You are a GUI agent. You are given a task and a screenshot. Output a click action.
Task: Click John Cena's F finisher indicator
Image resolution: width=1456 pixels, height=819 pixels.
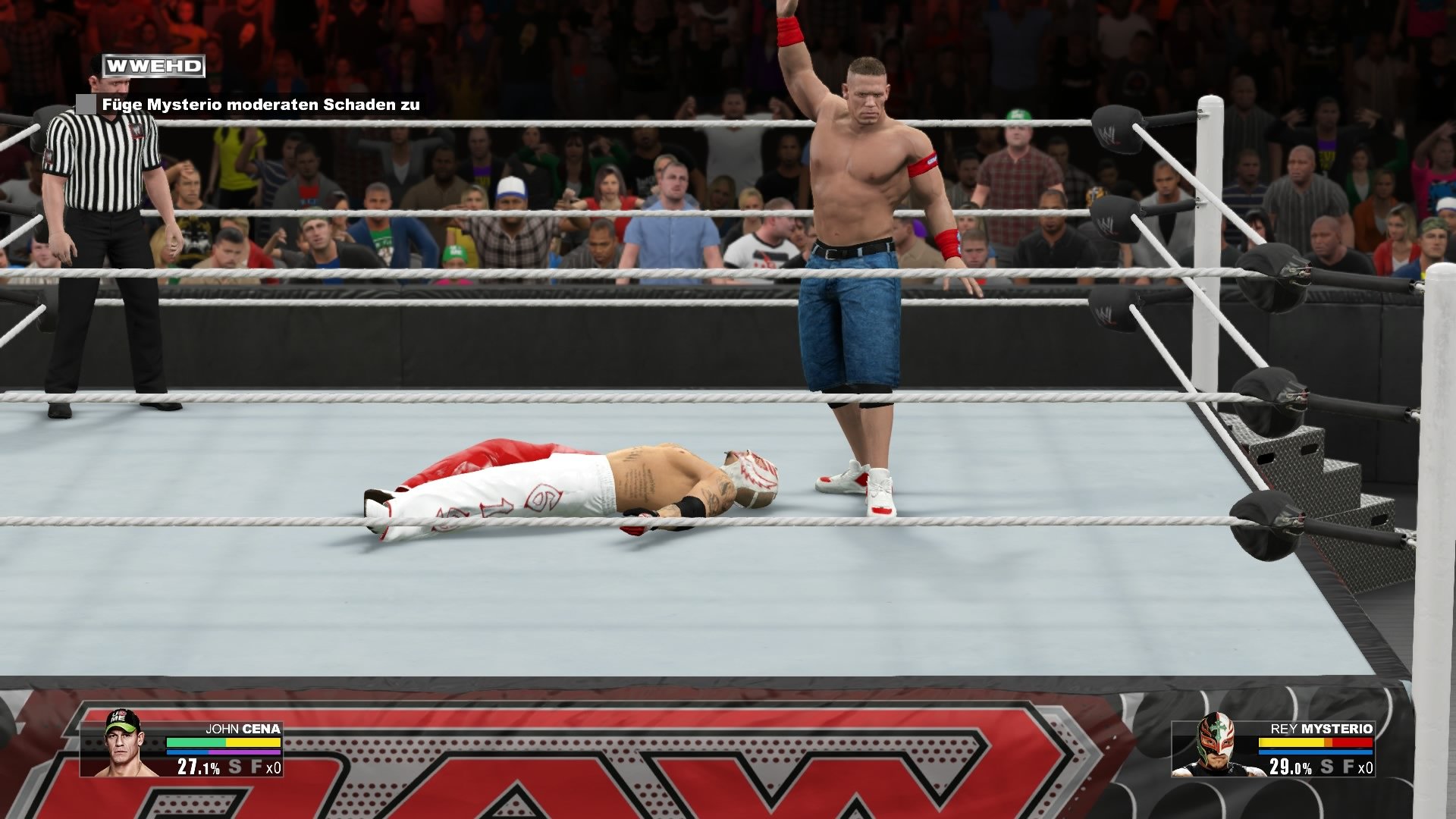pyautogui.click(x=256, y=767)
